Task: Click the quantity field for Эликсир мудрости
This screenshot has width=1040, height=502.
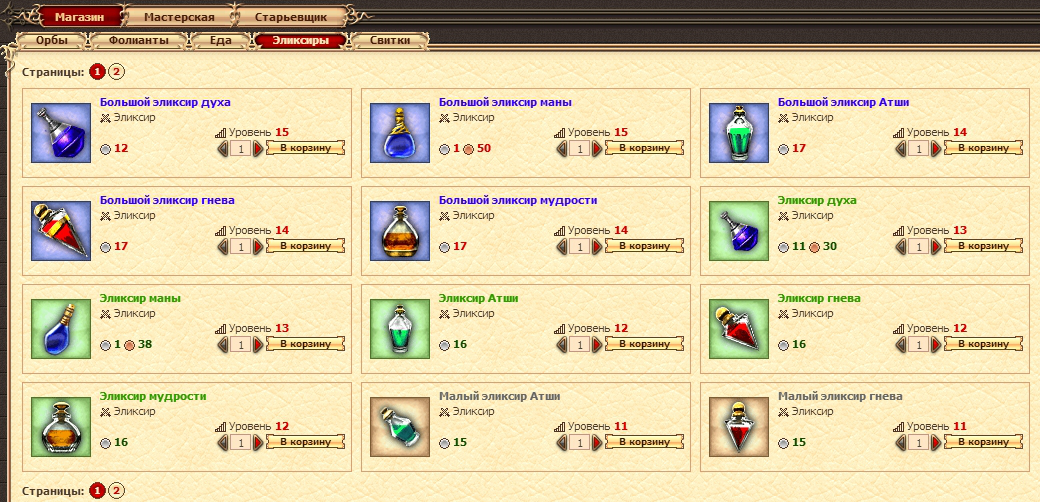Action: point(240,442)
